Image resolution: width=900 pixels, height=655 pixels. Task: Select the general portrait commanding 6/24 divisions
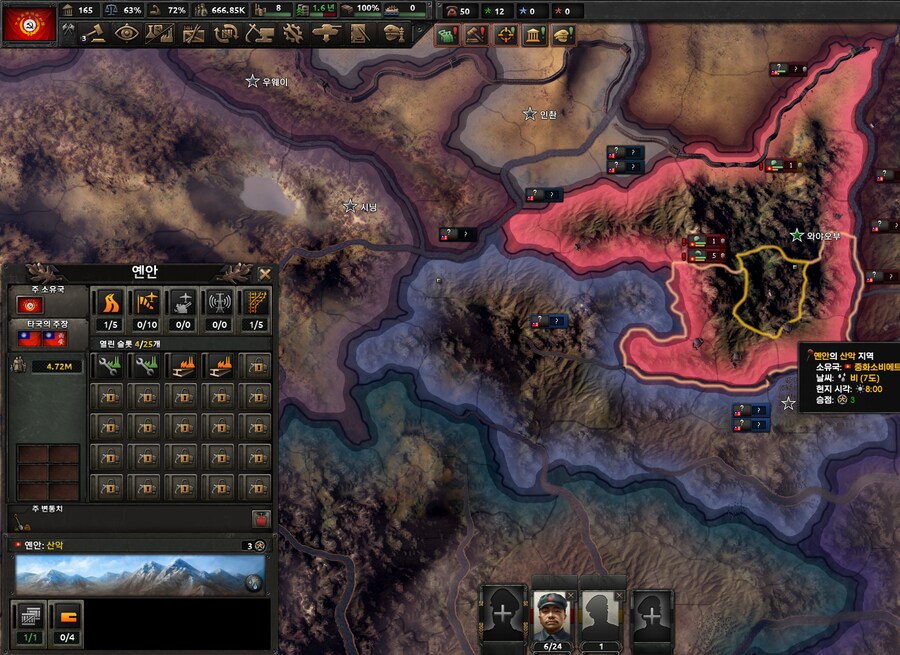click(555, 612)
